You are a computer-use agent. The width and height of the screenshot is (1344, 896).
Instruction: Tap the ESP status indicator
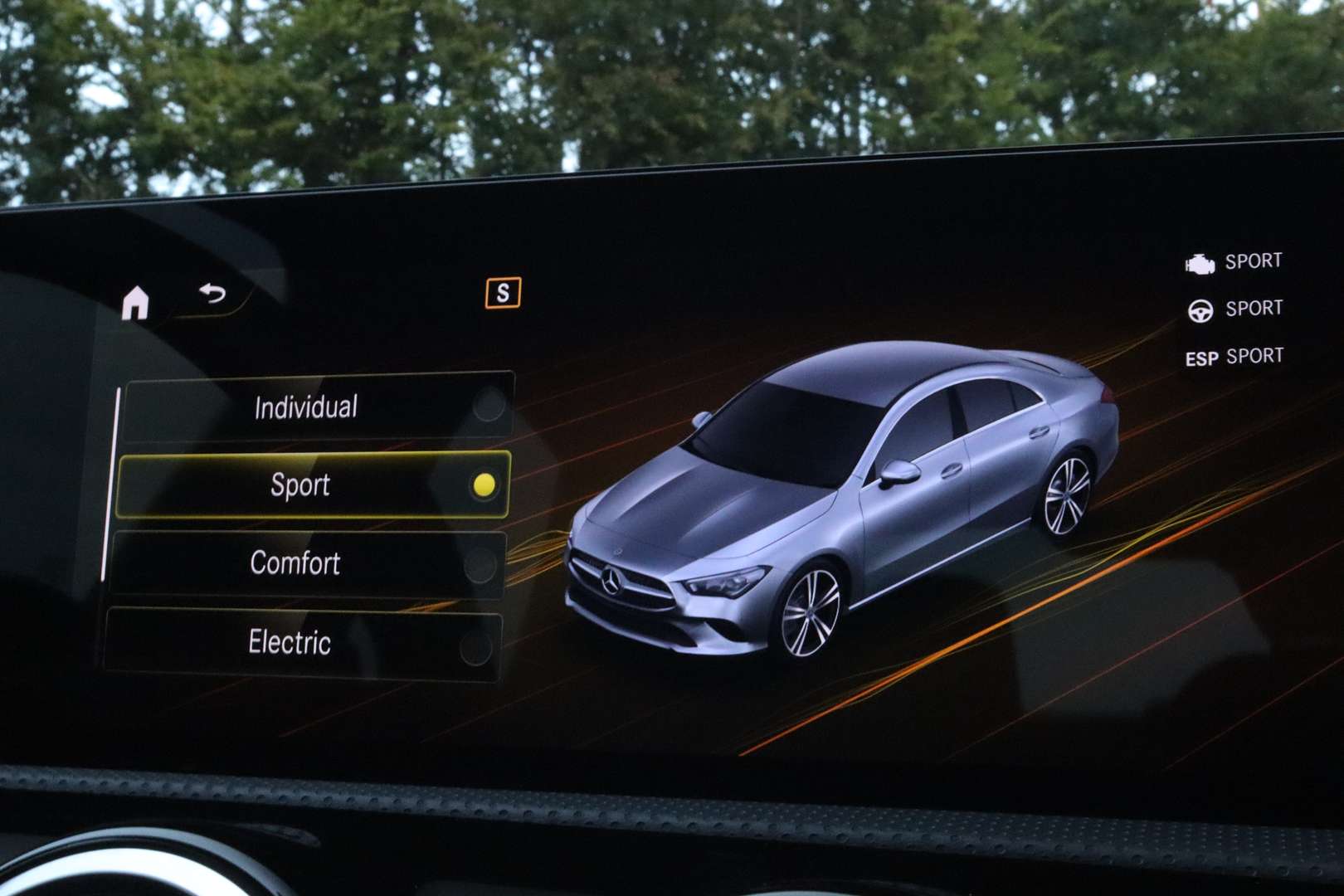(x=1202, y=358)
